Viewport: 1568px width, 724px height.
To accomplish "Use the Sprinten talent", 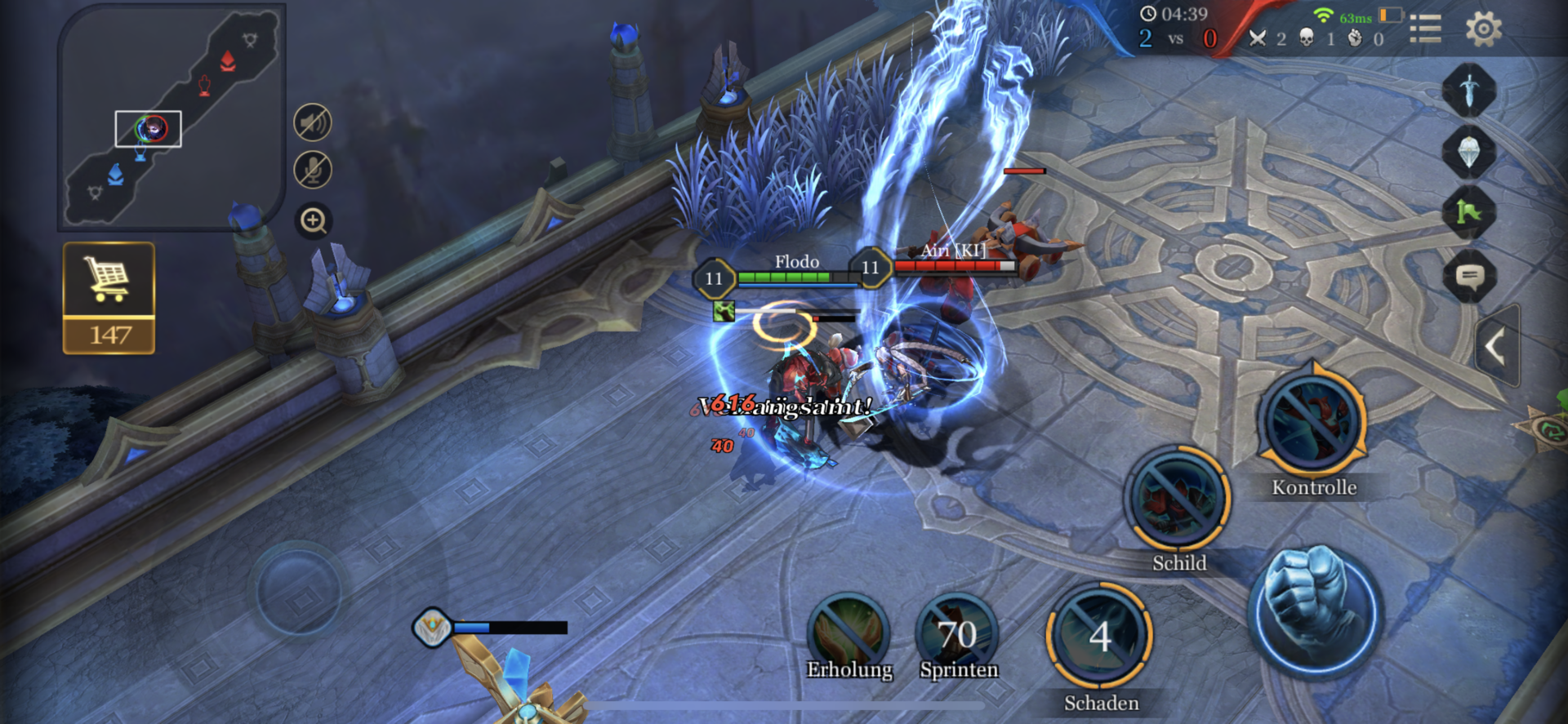I will point(957,633).
